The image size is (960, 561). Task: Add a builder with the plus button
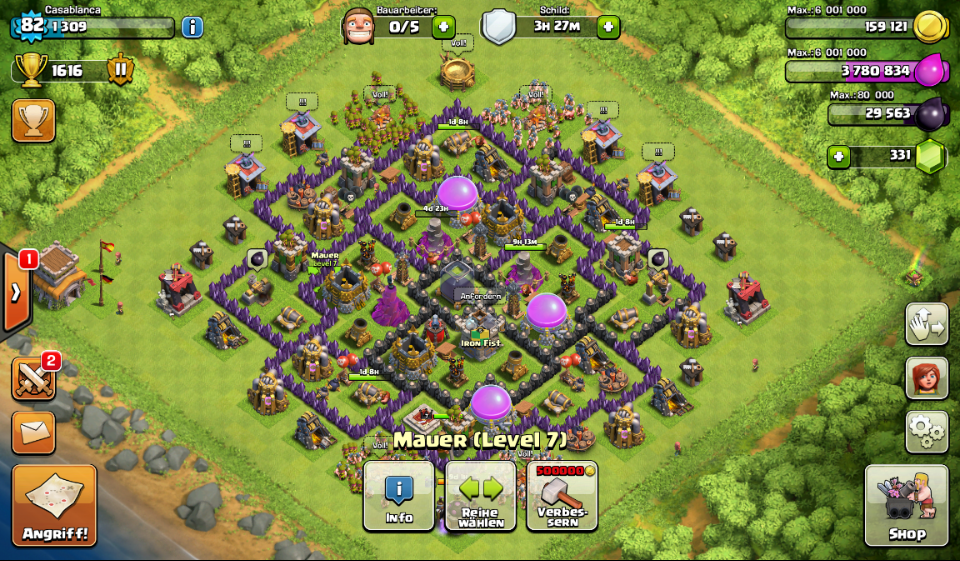[x=443, y=27]
